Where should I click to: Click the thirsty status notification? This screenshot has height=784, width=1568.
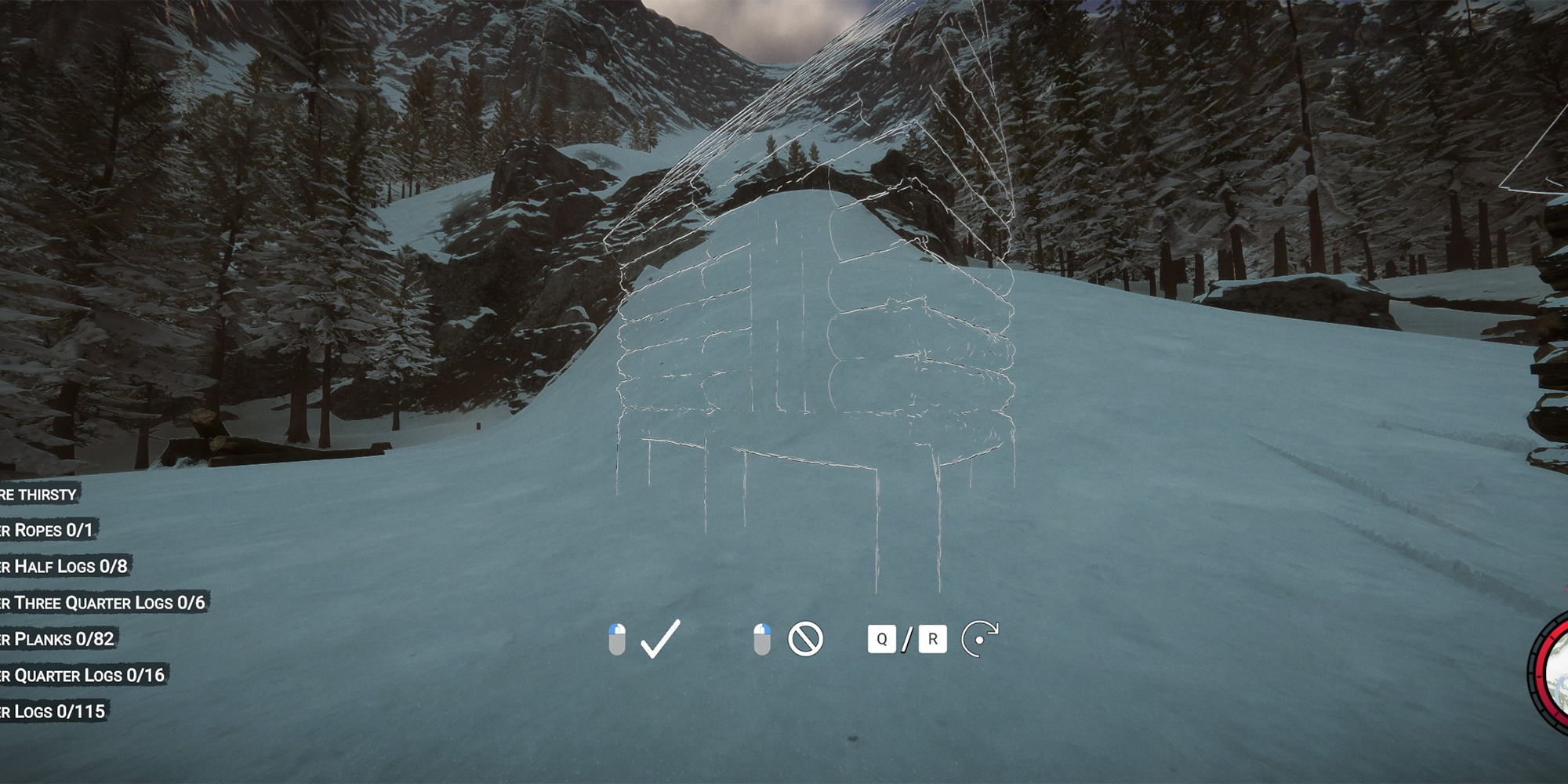pyautogui.click(x=38, y=495)
